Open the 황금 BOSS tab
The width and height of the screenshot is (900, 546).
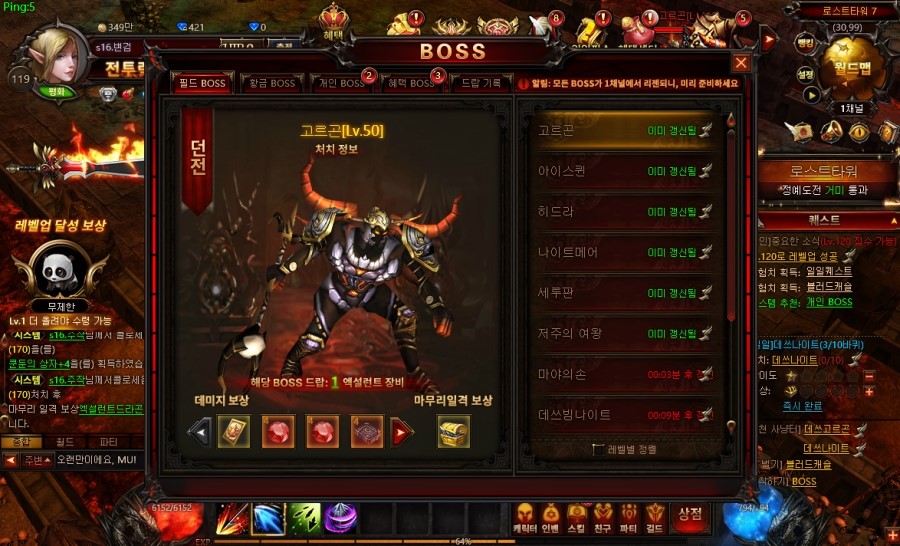[270, 84]
